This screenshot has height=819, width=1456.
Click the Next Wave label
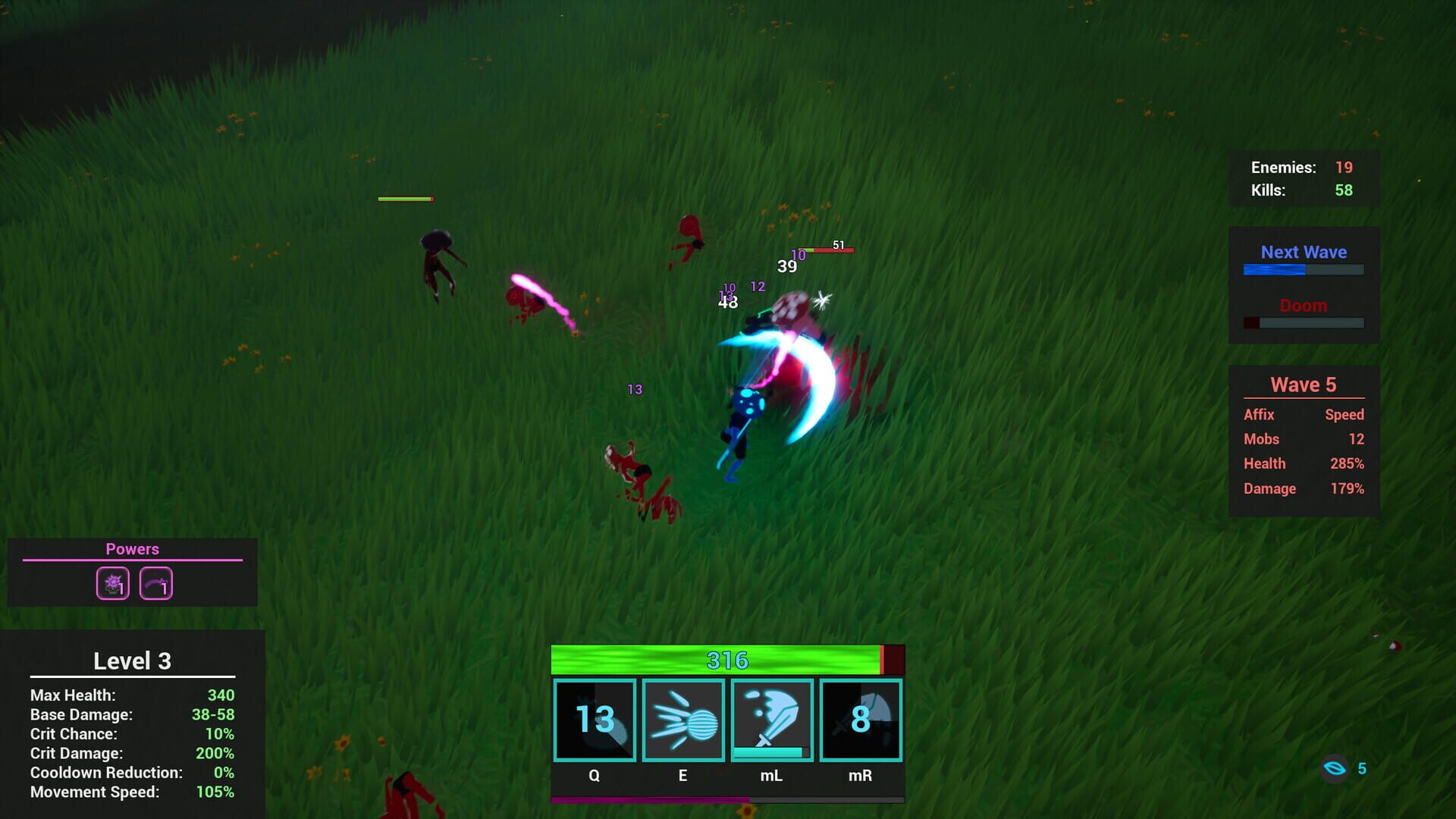(1303, 252)
